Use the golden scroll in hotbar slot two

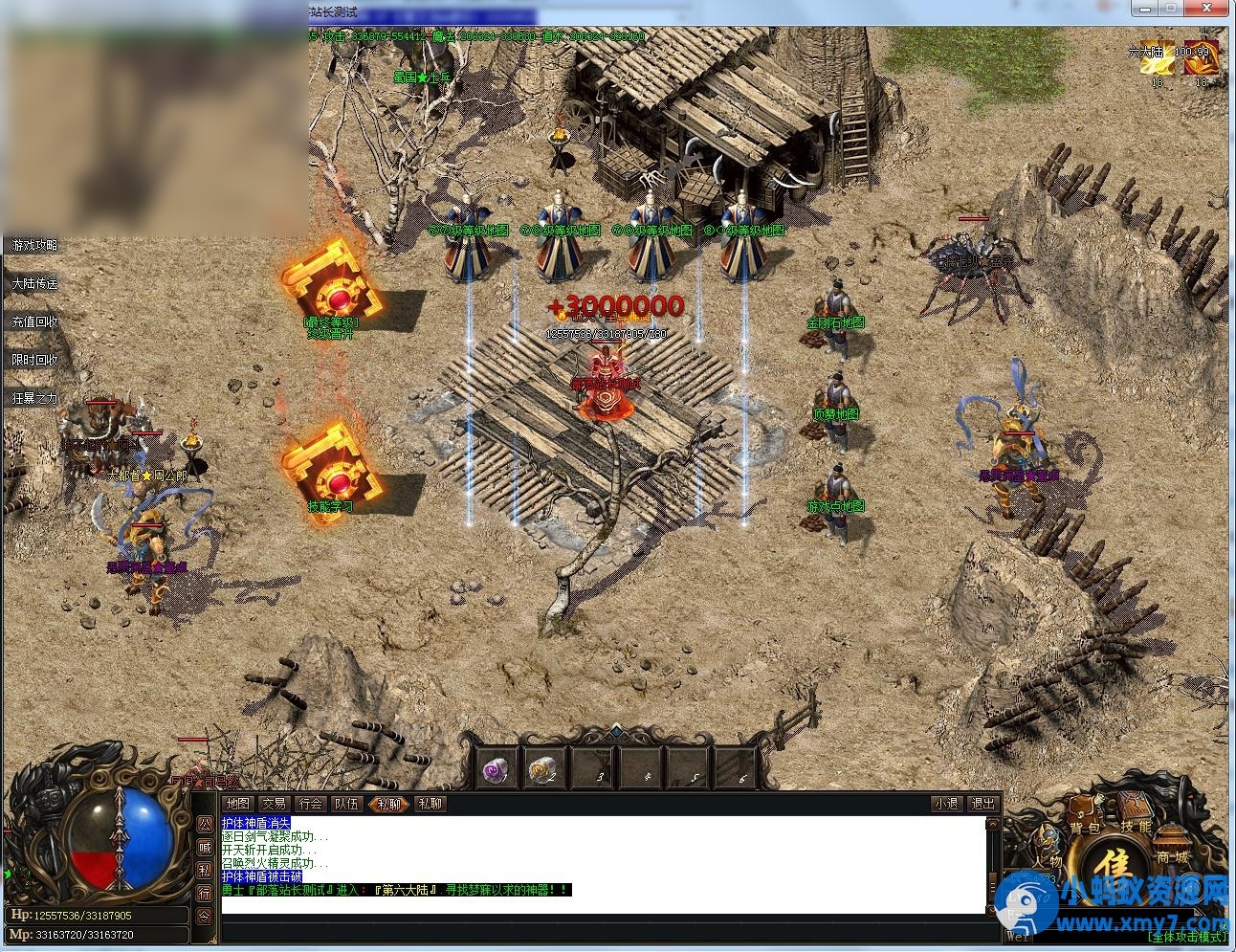tap(544, 768)
